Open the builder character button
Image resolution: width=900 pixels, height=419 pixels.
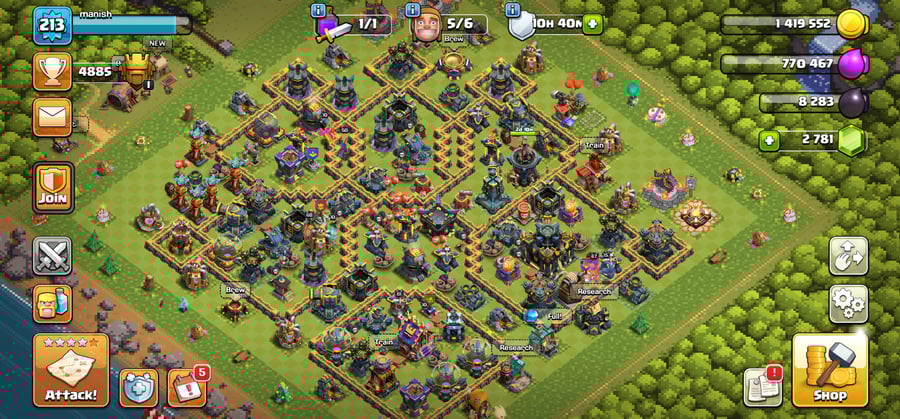click(52, 301)
